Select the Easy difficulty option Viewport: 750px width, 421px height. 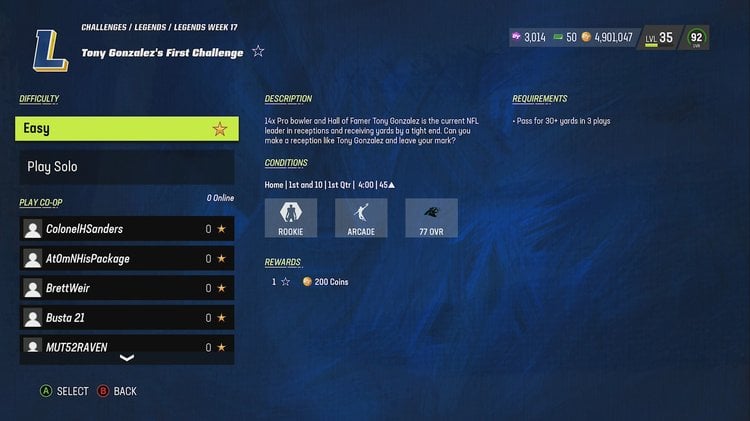coord(126,128)
